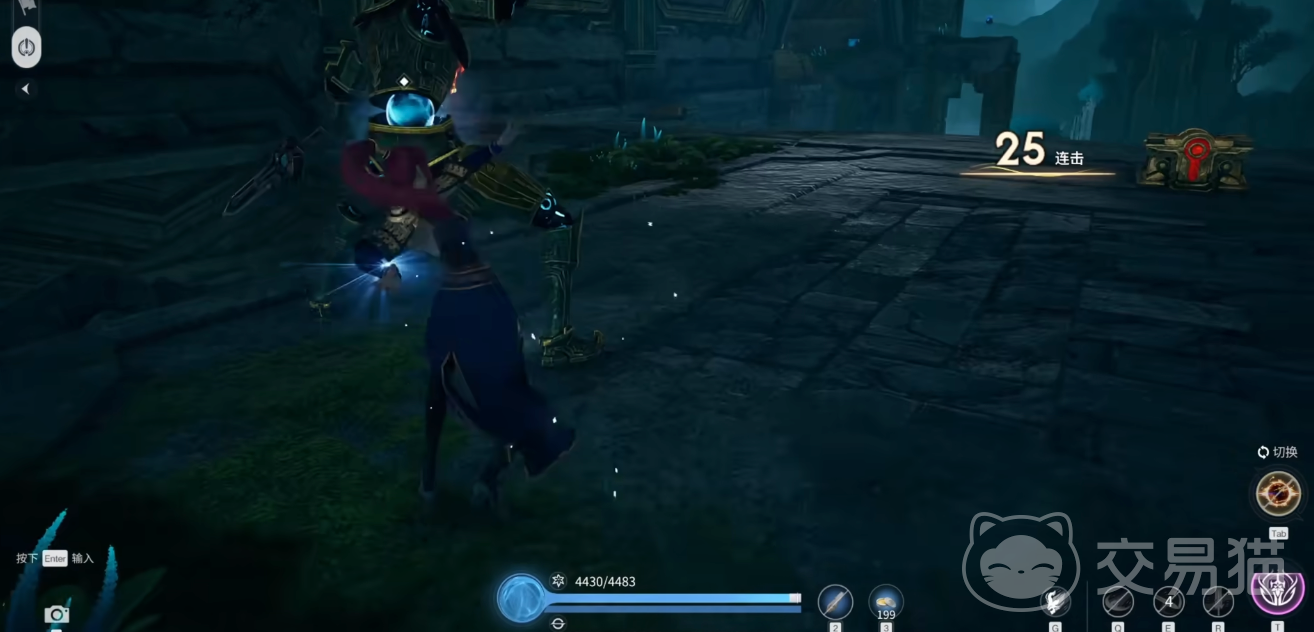Trigger the Q skill icon
Image resolution: width=1314 pixels, height=632 pixels.
1117,601
